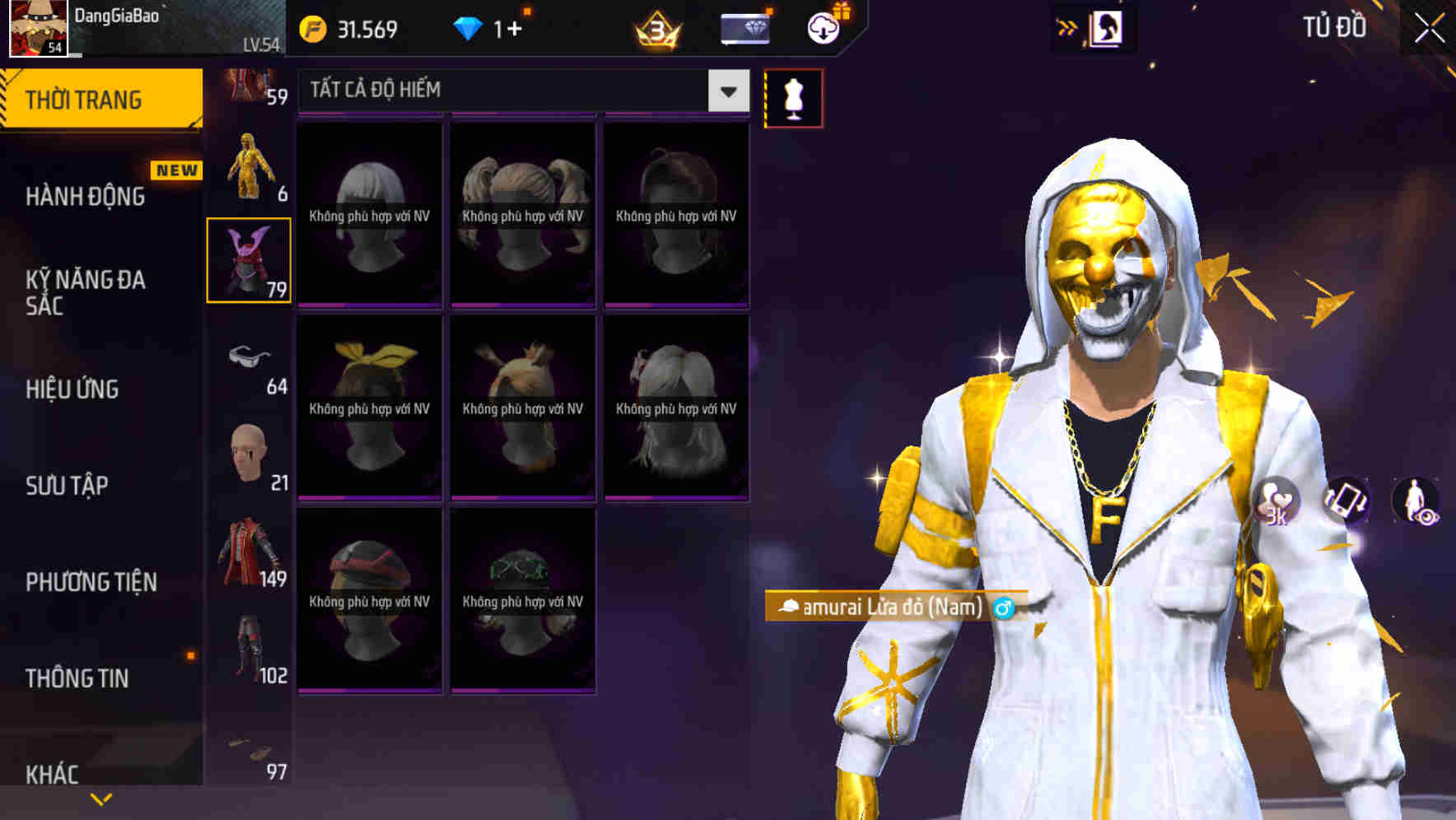The width and height of the screenshot is (1456, 820).
Task: Toggle the phone view icon beside the character
Action: pyautogui.click(x=1346, y=504)
